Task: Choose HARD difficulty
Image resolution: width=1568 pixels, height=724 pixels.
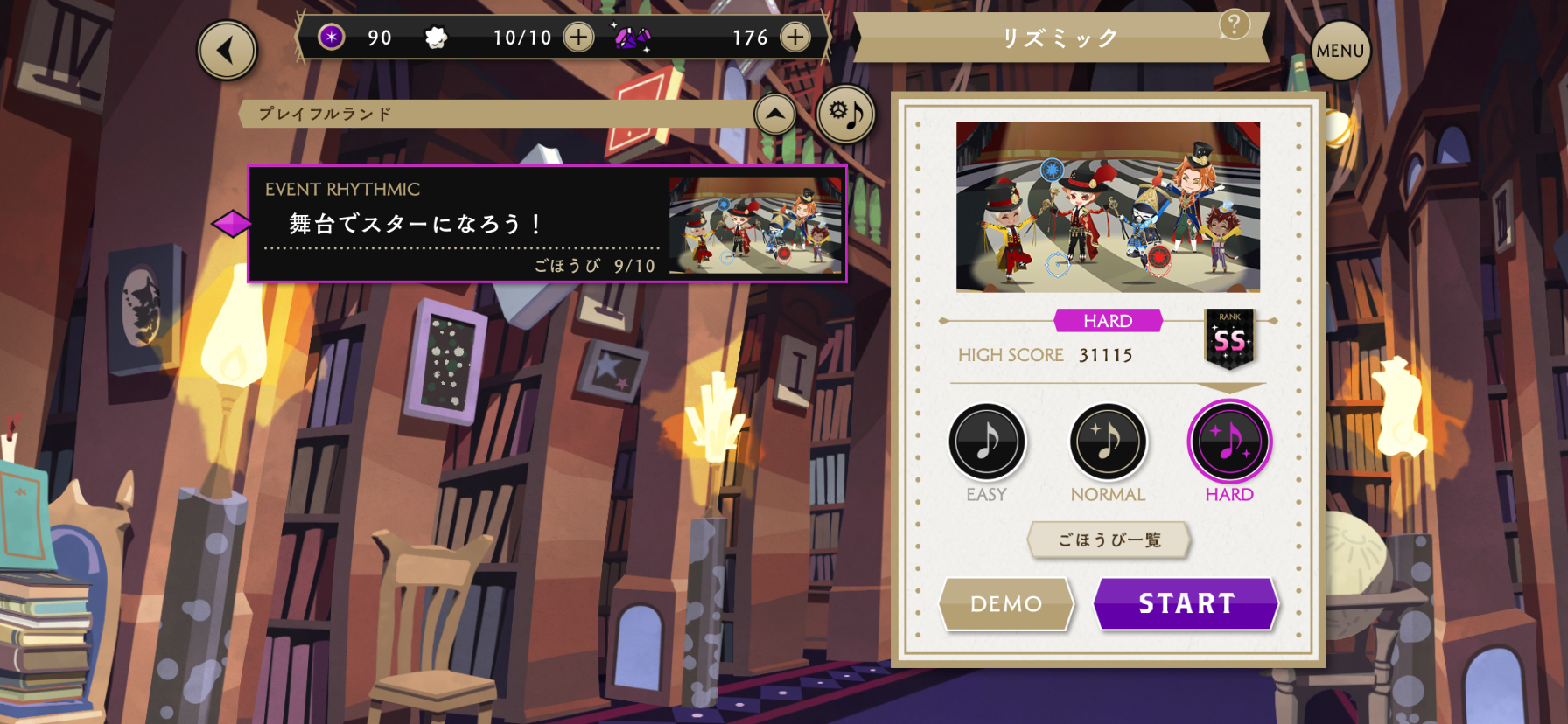Action: (x=1229, y=442)
